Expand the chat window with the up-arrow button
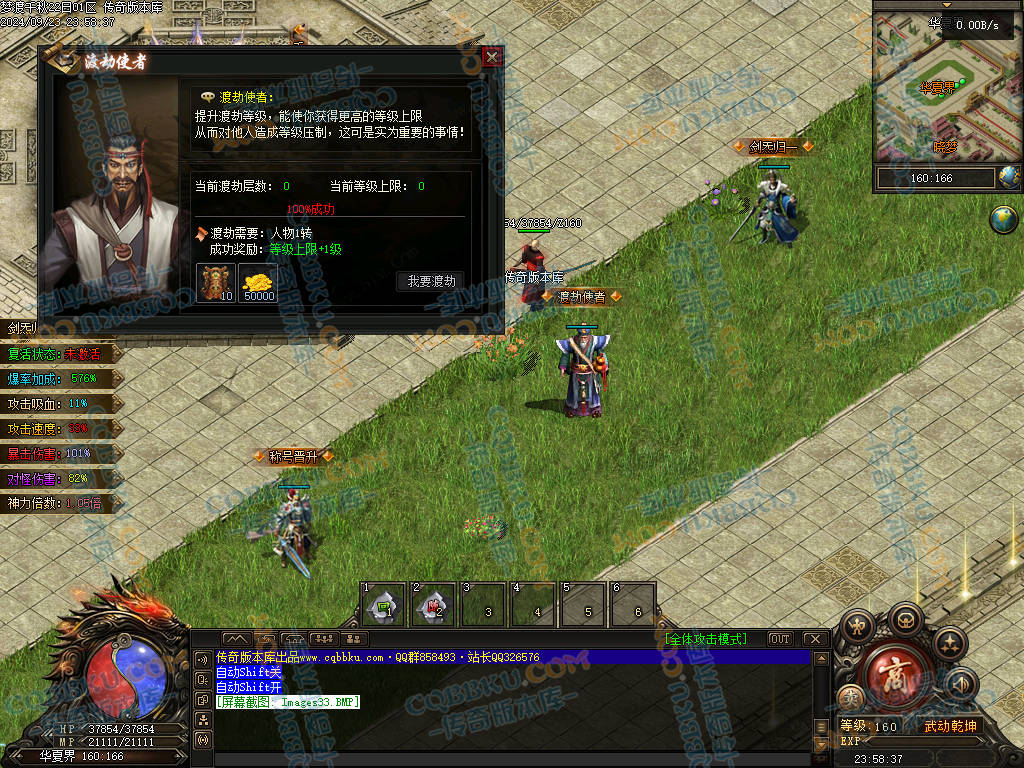The image size is (1024, 768). click(237, 638)
